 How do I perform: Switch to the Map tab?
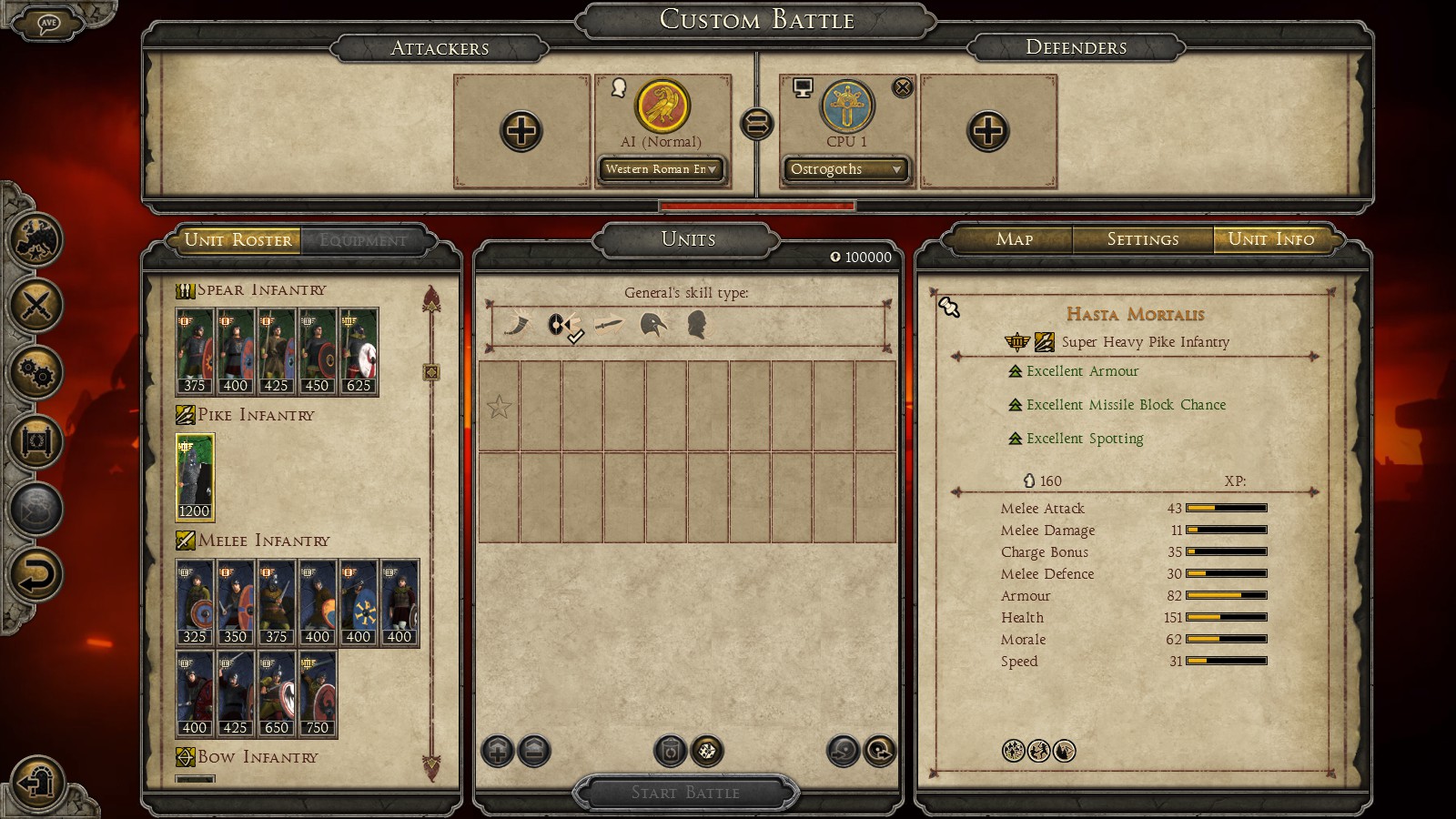click(1014, 239)
